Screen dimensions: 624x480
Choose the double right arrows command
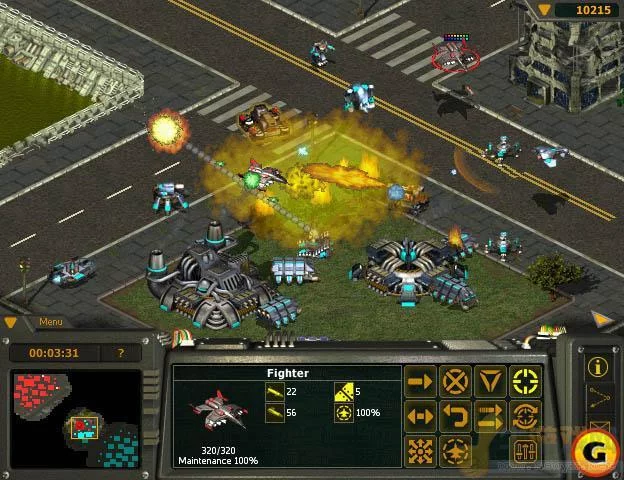pyautogui.click(x=490, y=414)
